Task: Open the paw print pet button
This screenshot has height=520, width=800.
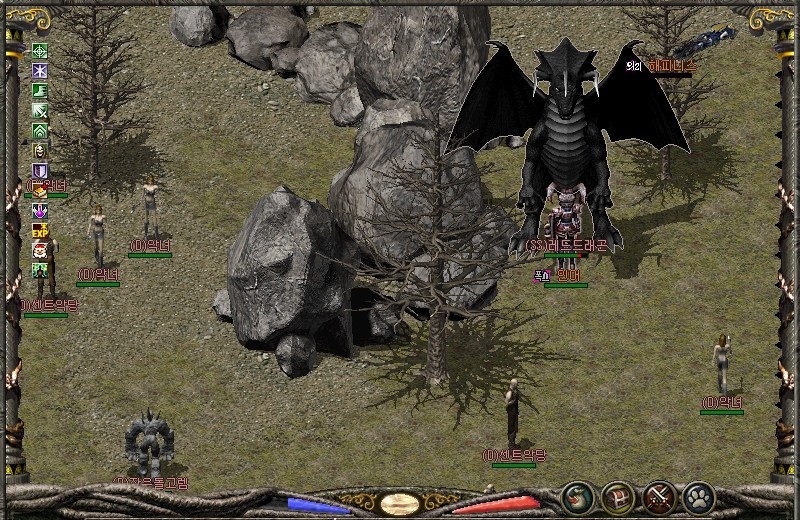Action: click(x=697, y=495)
